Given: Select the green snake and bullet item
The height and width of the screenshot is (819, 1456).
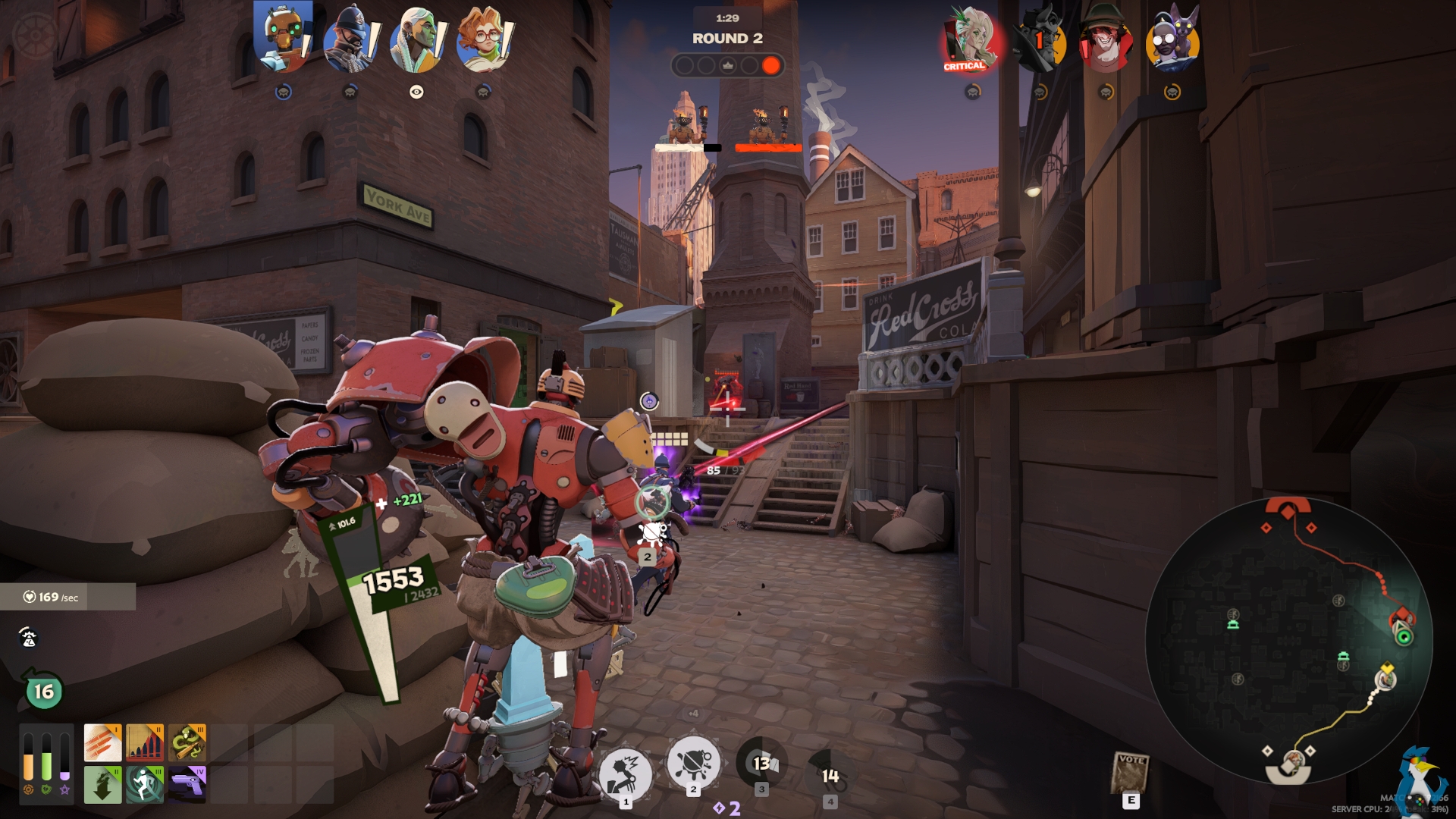Looking at the screenshot, I should (x=187, y=742).
